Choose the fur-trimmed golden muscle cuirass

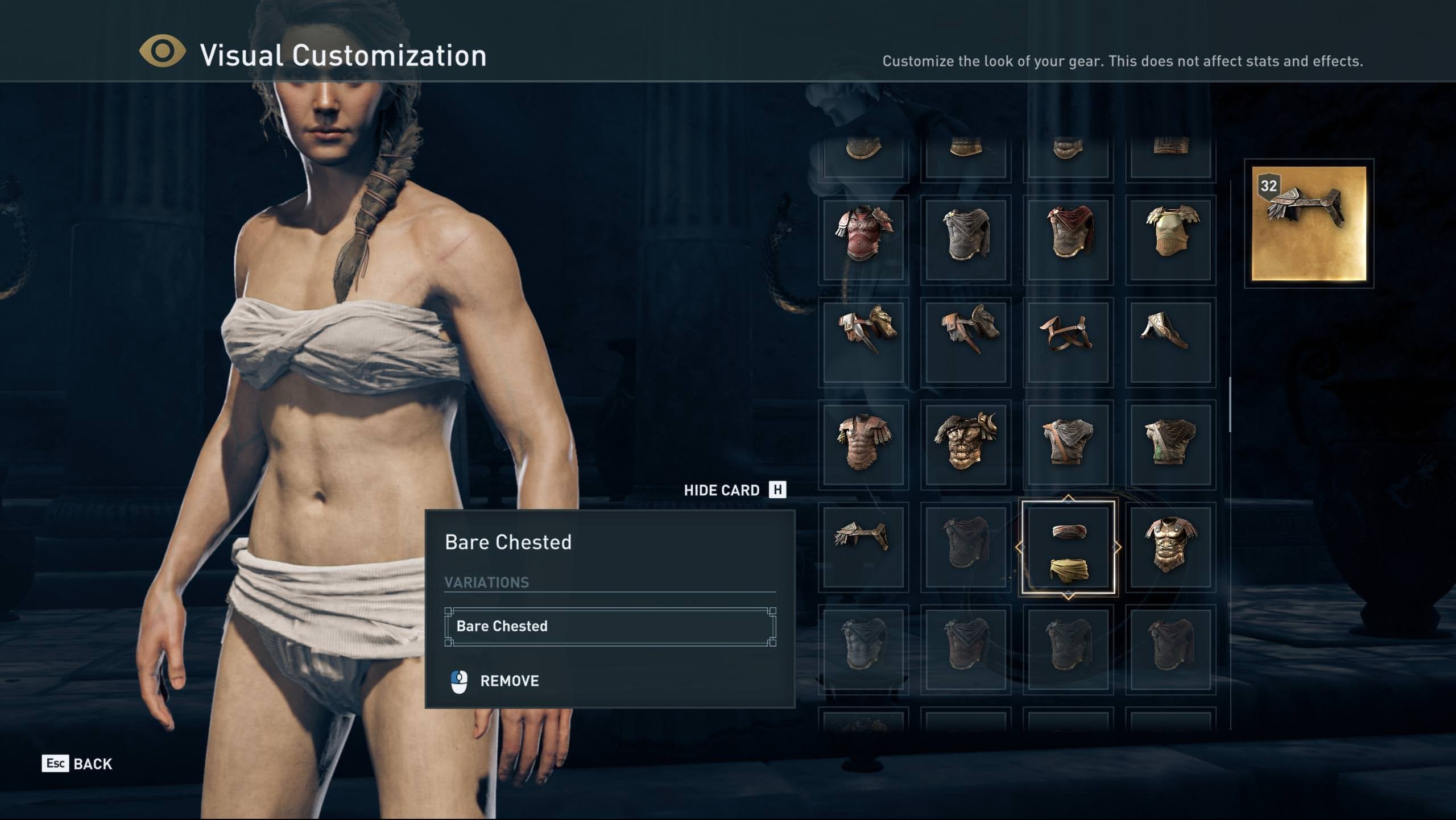pyautogui.click(x=966, y=444)
